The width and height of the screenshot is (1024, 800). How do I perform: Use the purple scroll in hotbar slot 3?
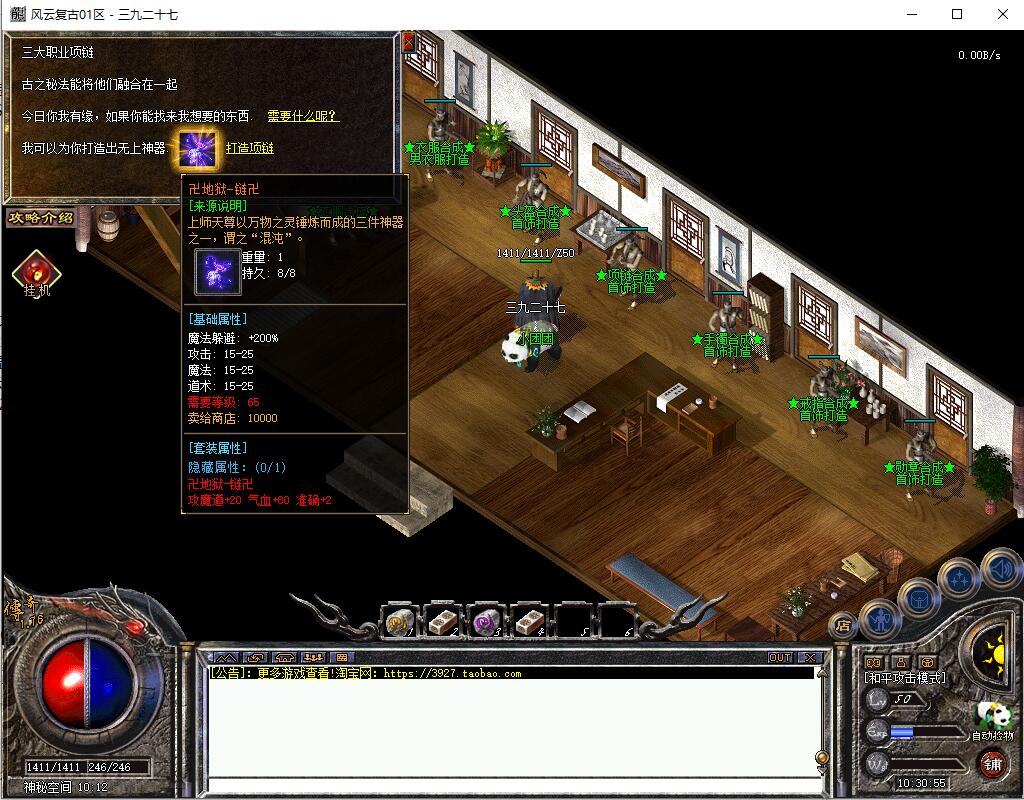tap(487, 622)
